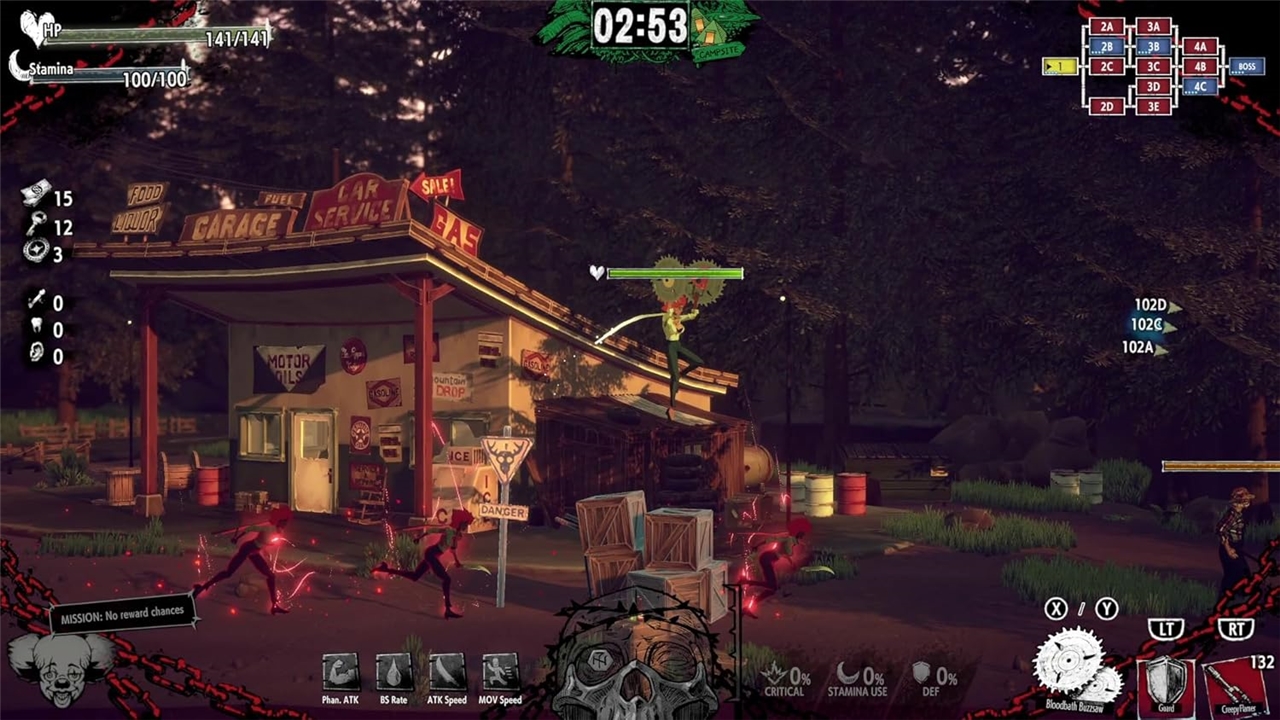This screenshot has height=720, width=1280.
Task: Click the MOV Speed running icon
Action: pos(500,672)
